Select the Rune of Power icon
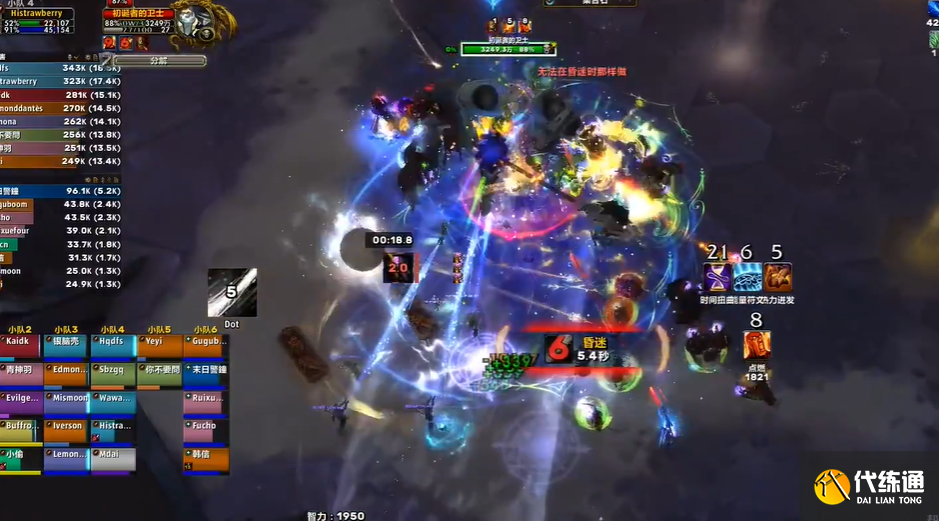Viewport: 939px width, 521px height. [x=747, y=277]
